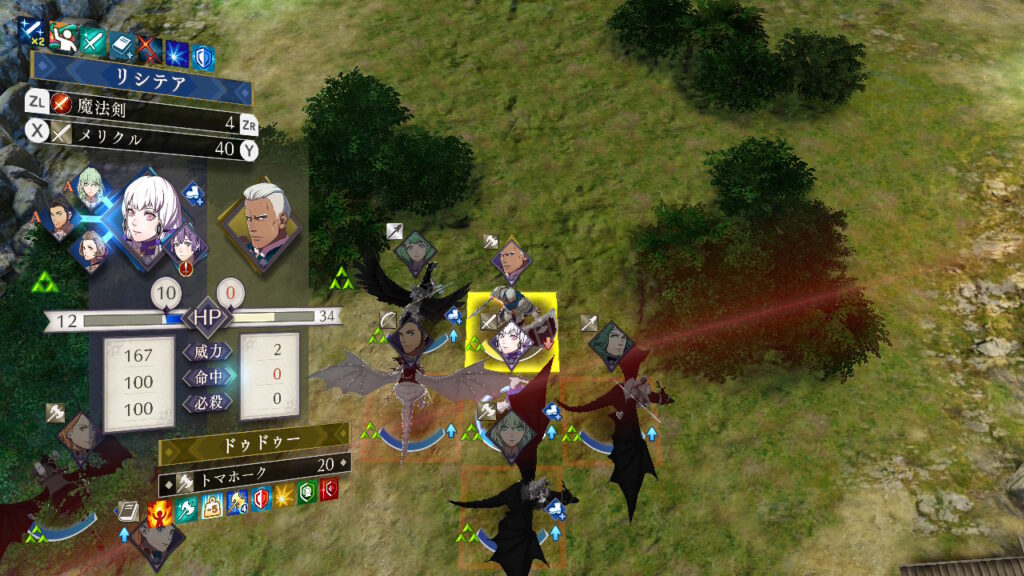1024x576 pixels.
Task: Choose the メリクル weapon row
Action: pos(140,149)
